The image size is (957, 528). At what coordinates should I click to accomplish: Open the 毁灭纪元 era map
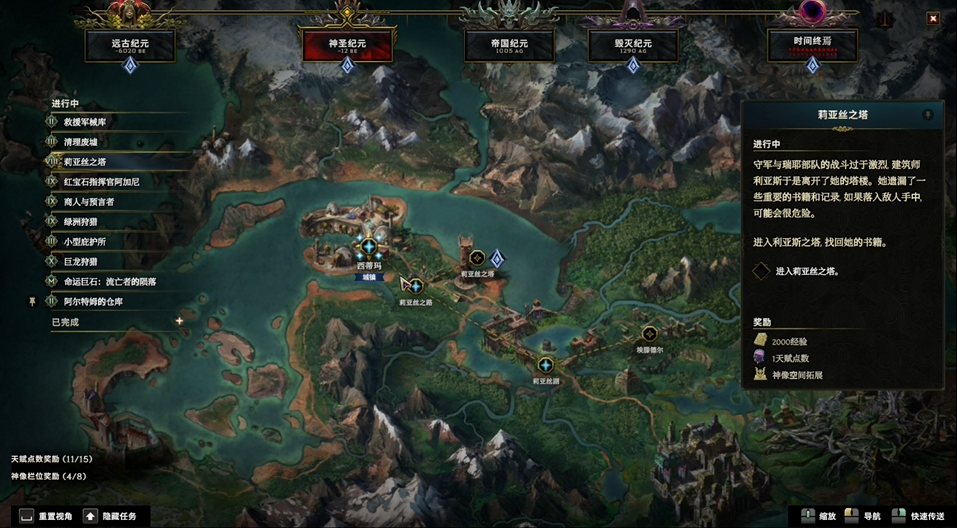[x=633, y=44]
